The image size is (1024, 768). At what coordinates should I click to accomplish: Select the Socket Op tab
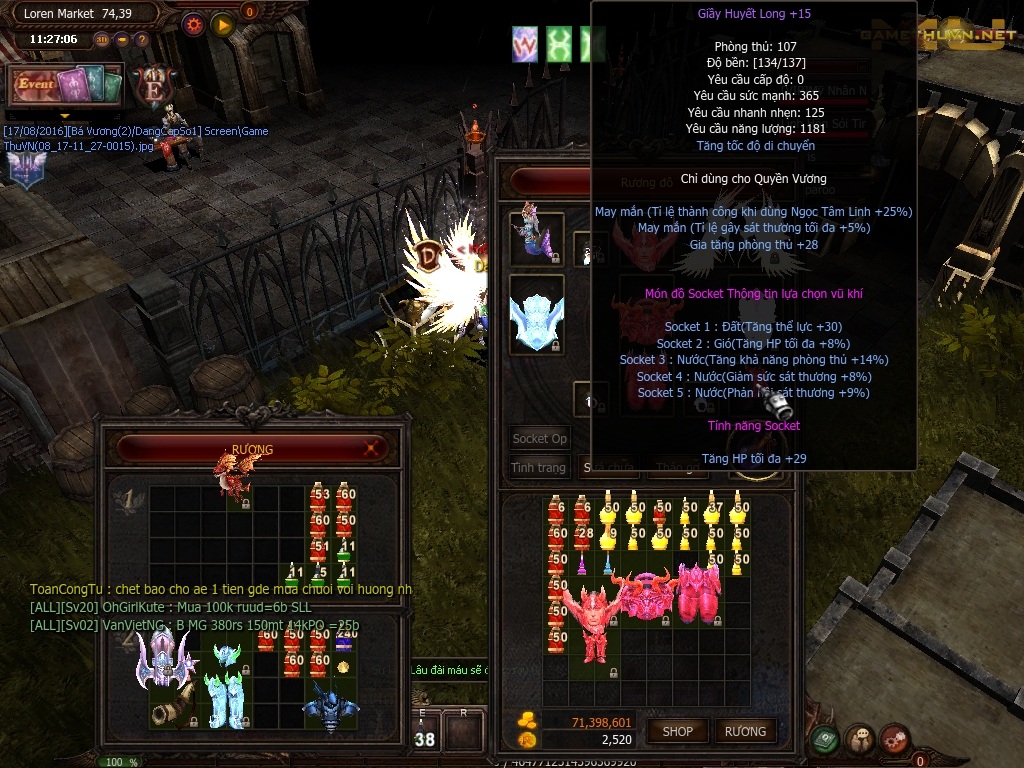[x=539, y=438]
